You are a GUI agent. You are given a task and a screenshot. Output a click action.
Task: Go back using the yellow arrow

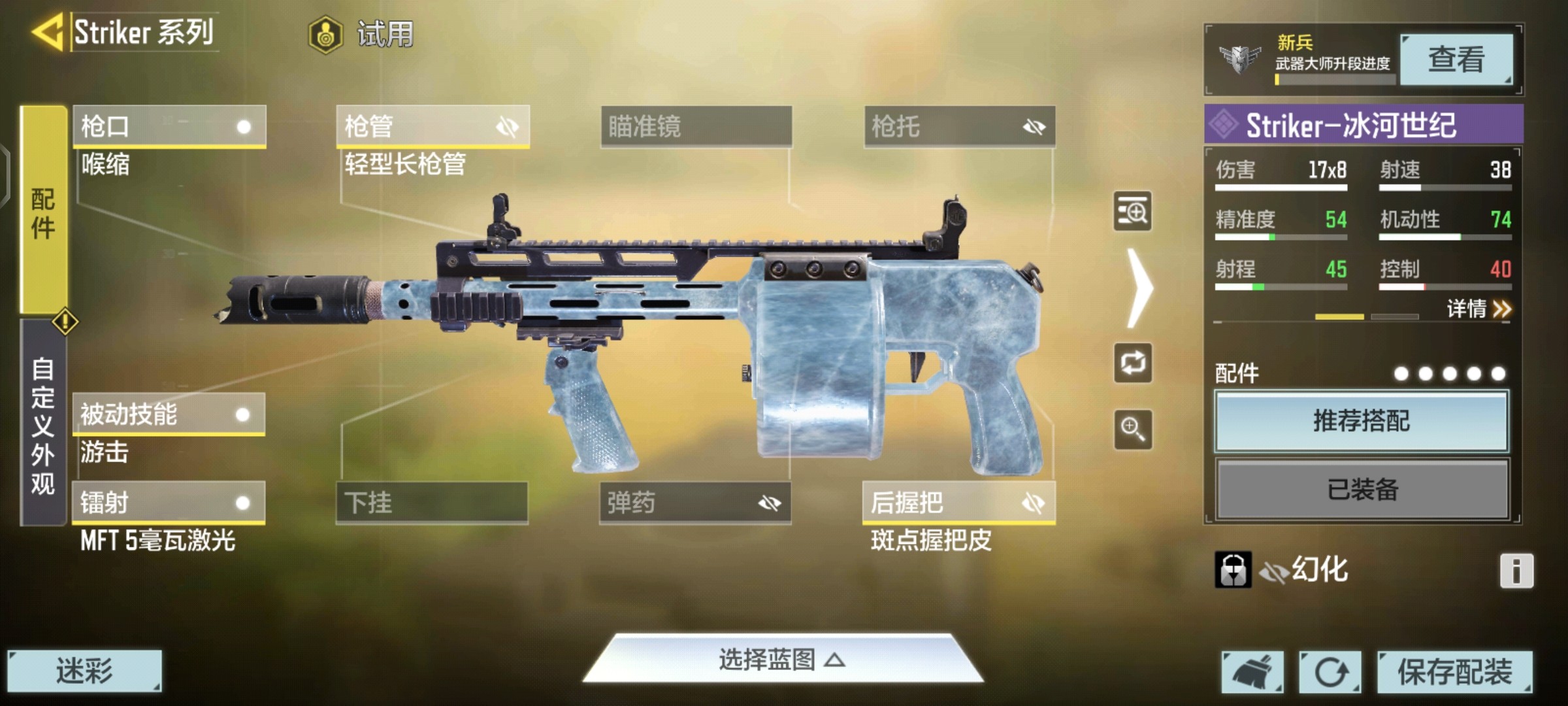pyautogui.click(x=47, y=31)
